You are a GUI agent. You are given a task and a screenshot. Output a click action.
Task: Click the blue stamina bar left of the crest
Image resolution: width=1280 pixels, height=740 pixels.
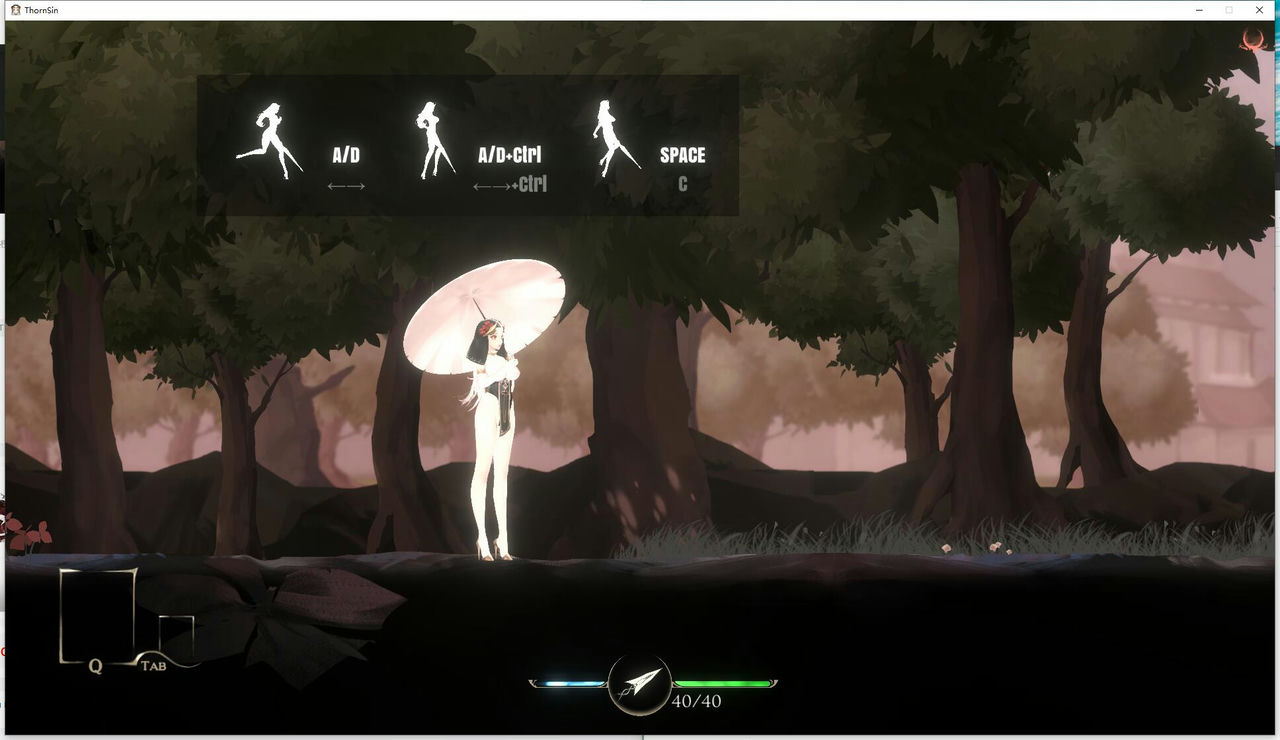tap(567, 683)
